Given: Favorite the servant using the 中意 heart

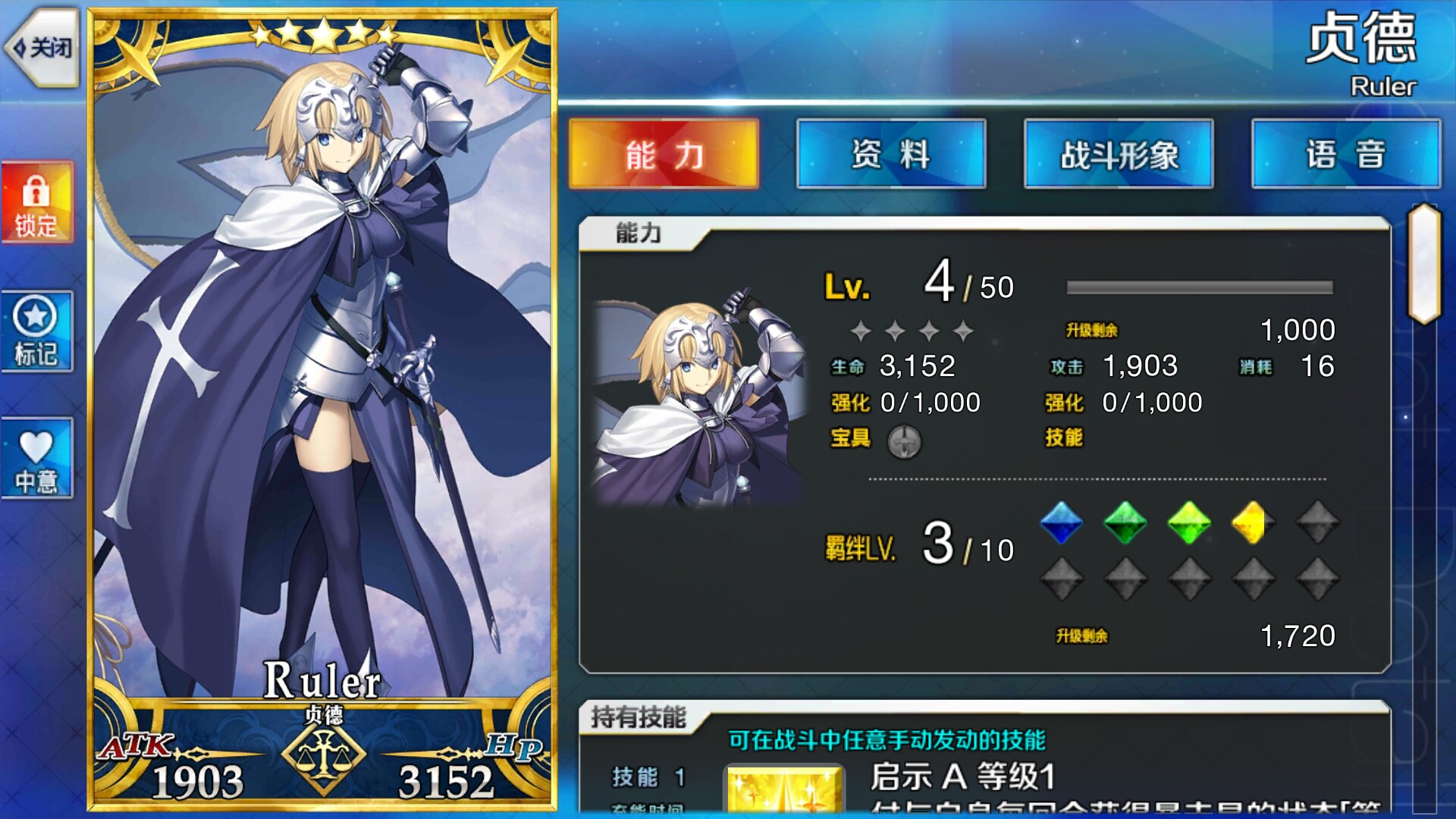Looking at the screenshot, I should (x=37, y=459).
